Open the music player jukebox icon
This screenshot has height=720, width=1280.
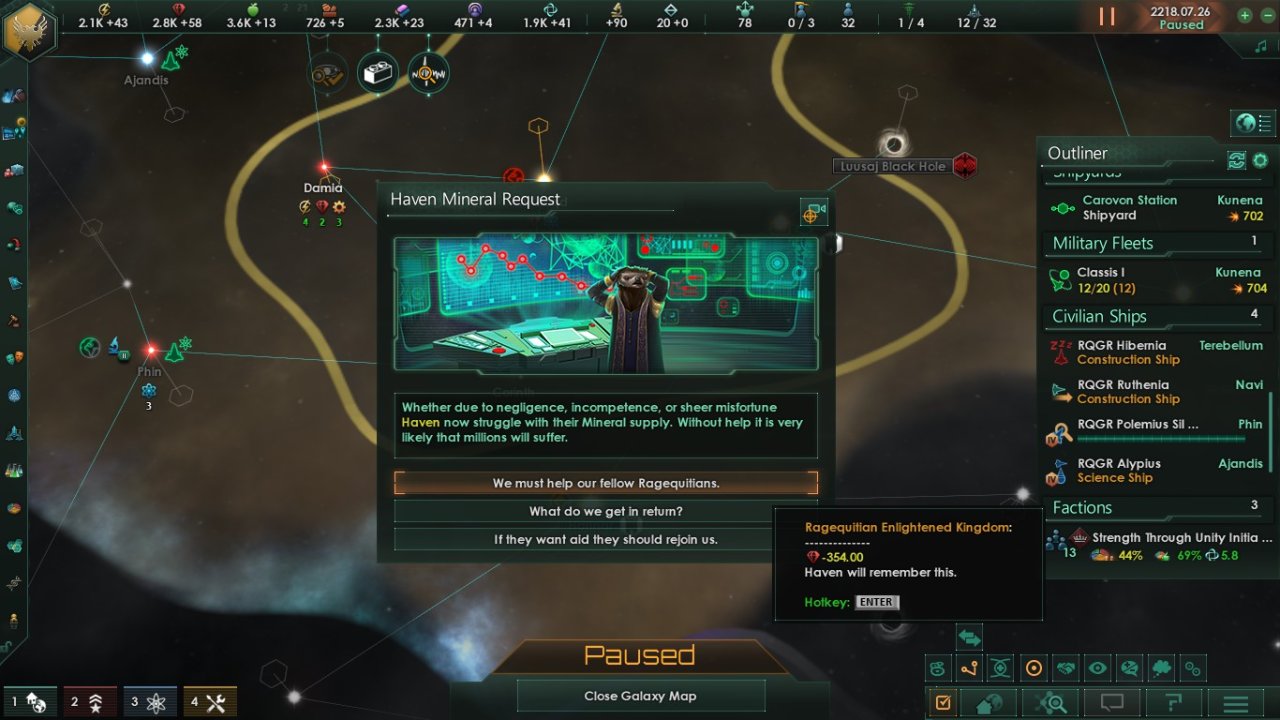[1259, 46]
